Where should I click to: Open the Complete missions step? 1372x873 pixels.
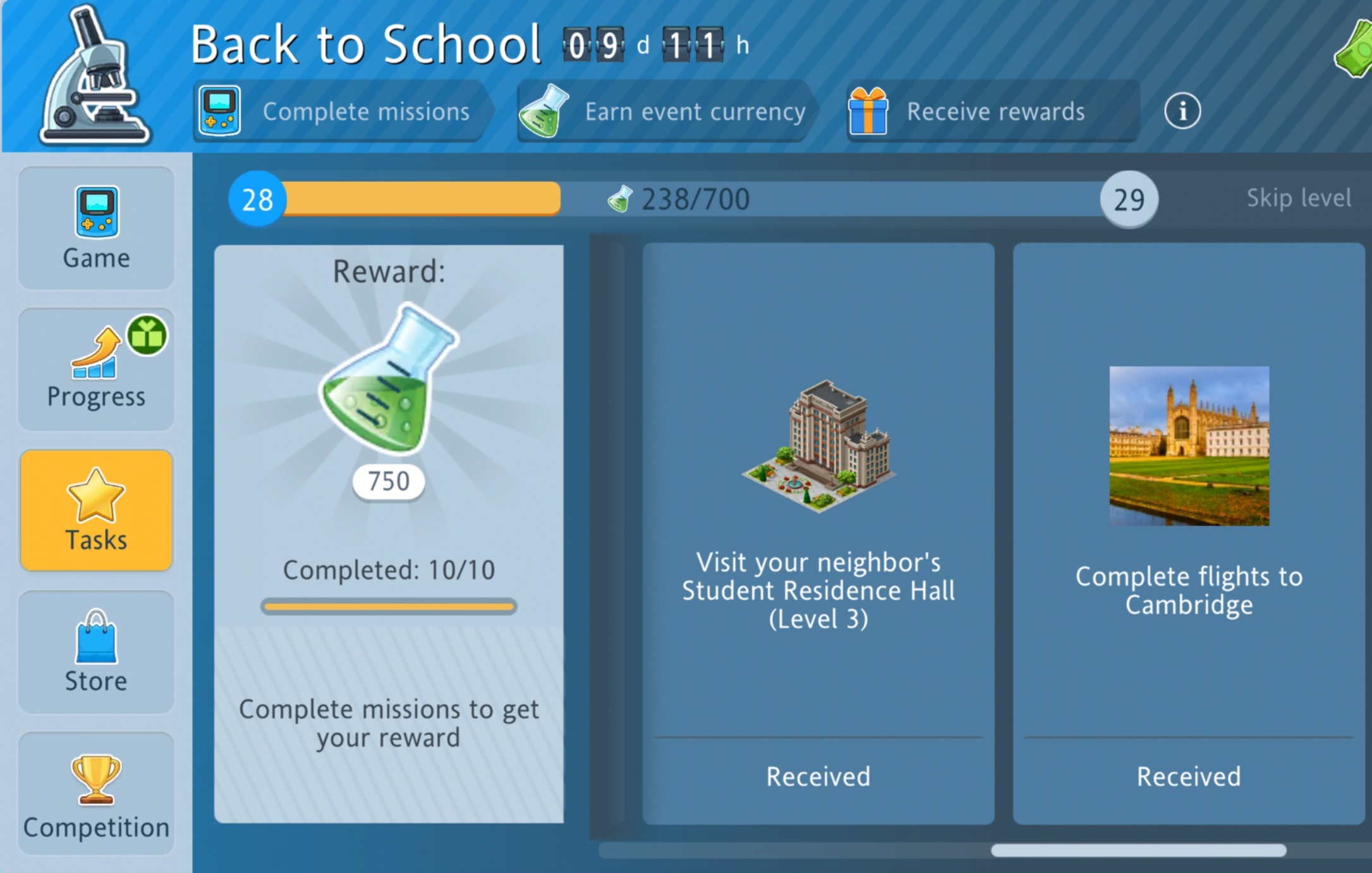click(341, 112)
